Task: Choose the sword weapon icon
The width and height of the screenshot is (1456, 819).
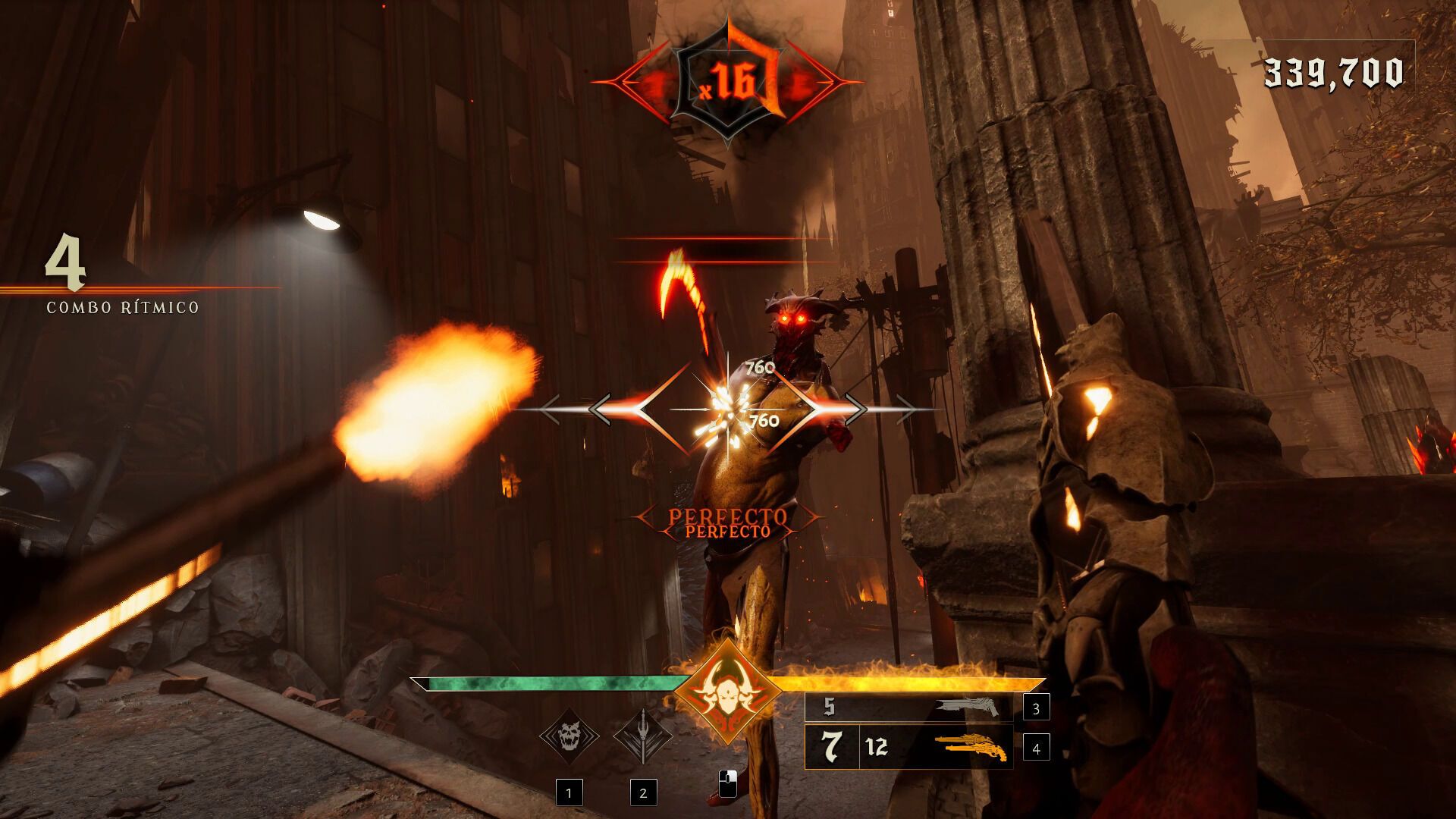Action: coord(642,736)
